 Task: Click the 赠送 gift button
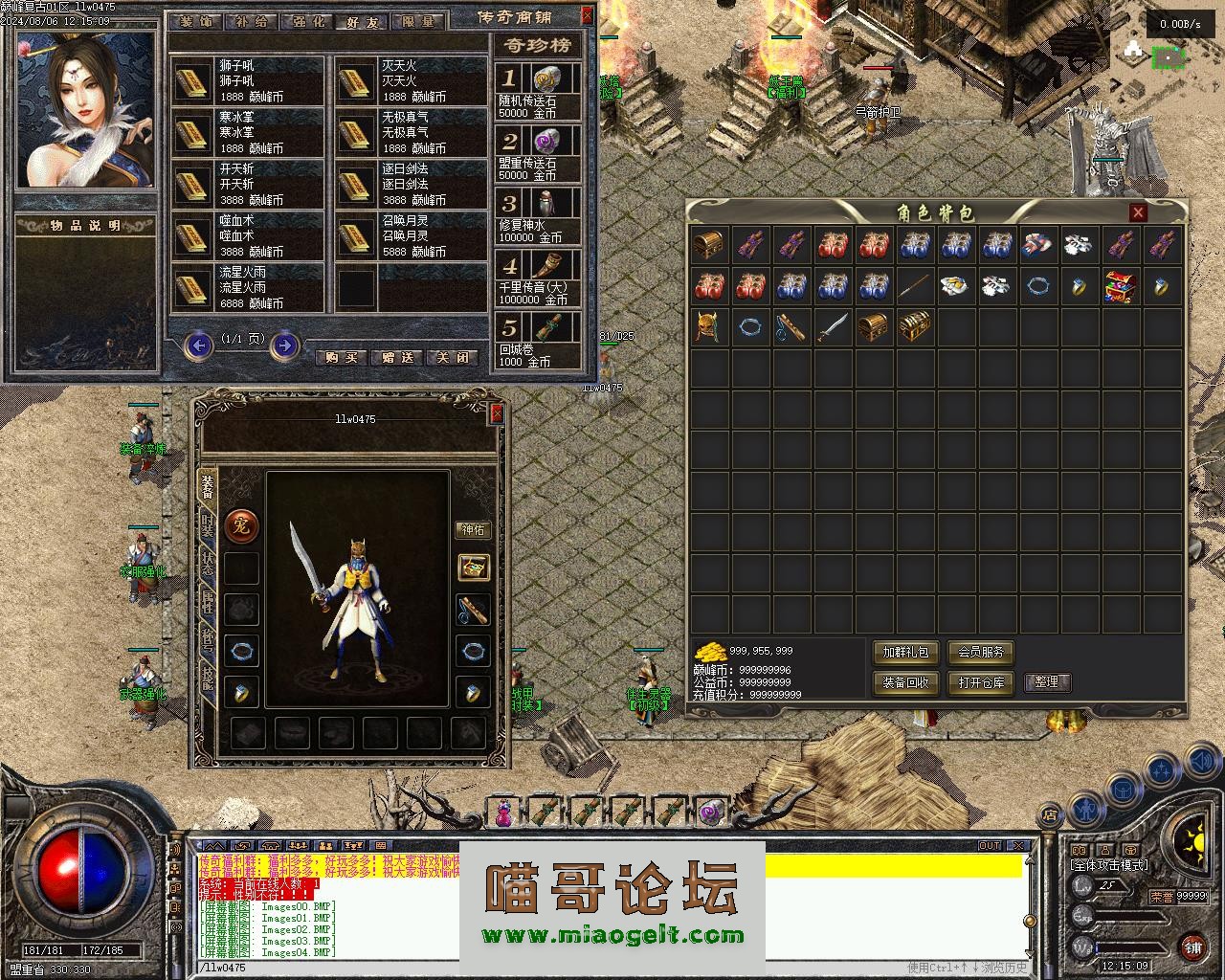pos(397,357)
